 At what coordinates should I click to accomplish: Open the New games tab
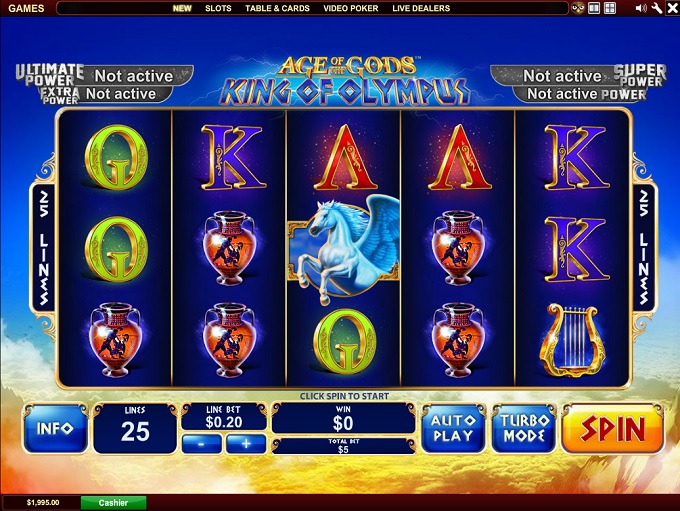click(x=182, y=8)
